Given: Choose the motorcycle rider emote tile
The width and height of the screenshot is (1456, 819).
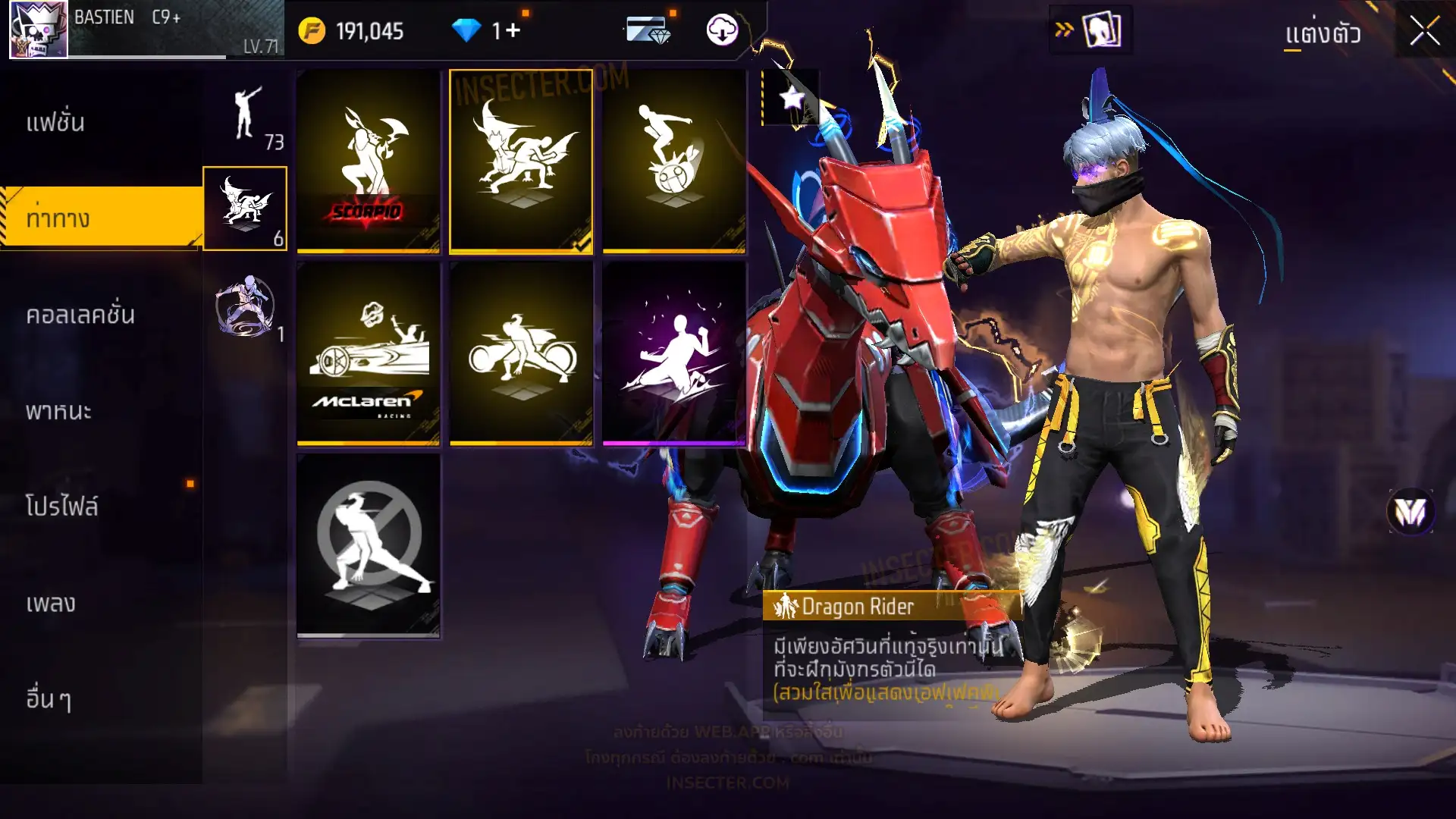Looking at the screenshot, I should [521, 353].
